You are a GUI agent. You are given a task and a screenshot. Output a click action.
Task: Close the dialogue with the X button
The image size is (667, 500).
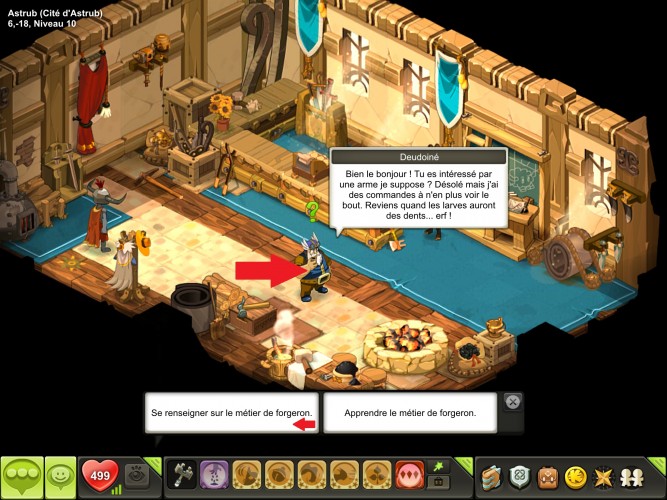click(x=512, y=402)
